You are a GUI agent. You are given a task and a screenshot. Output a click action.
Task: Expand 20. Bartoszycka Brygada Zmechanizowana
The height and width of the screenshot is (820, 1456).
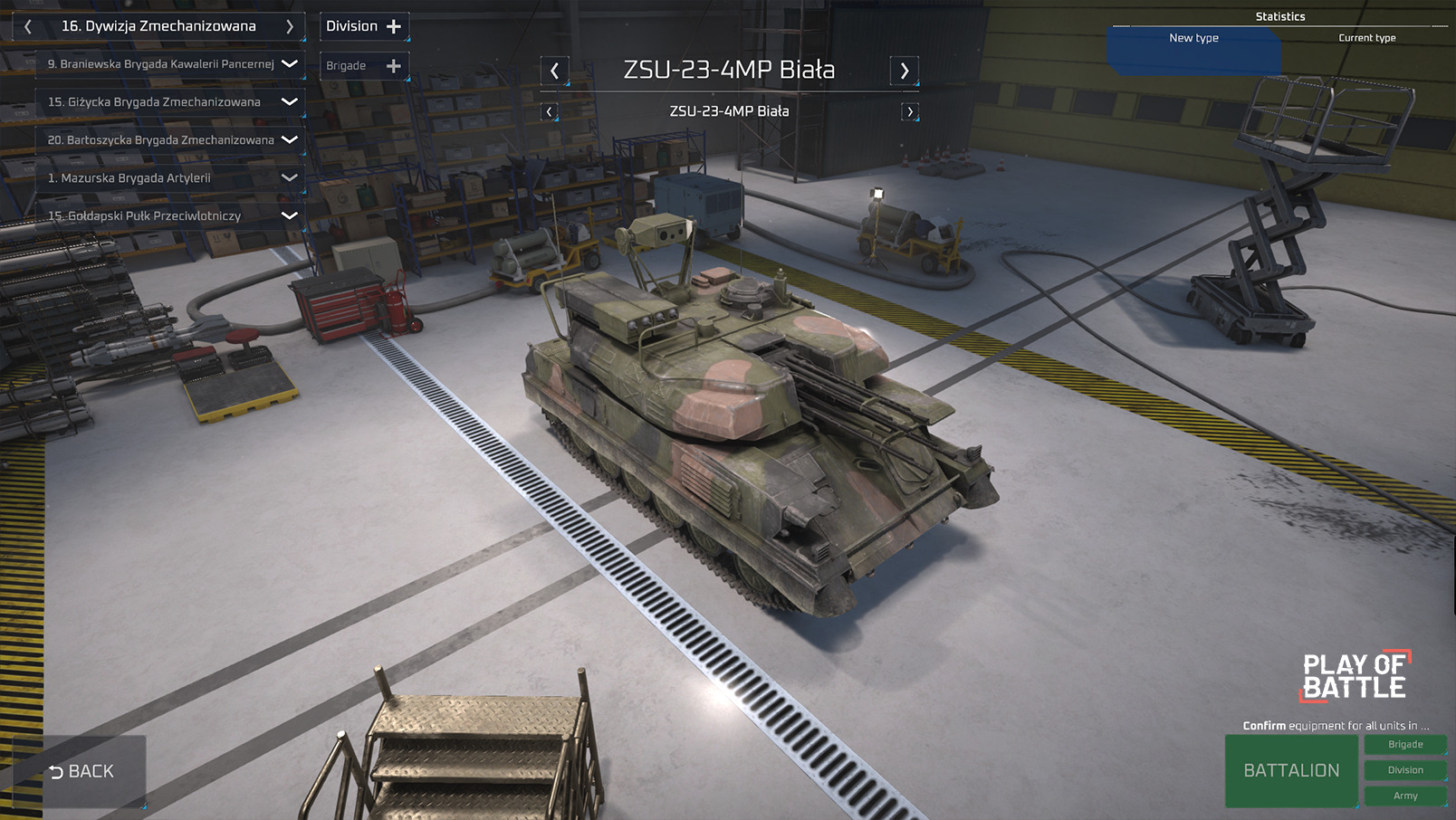(x=290, y=140)
